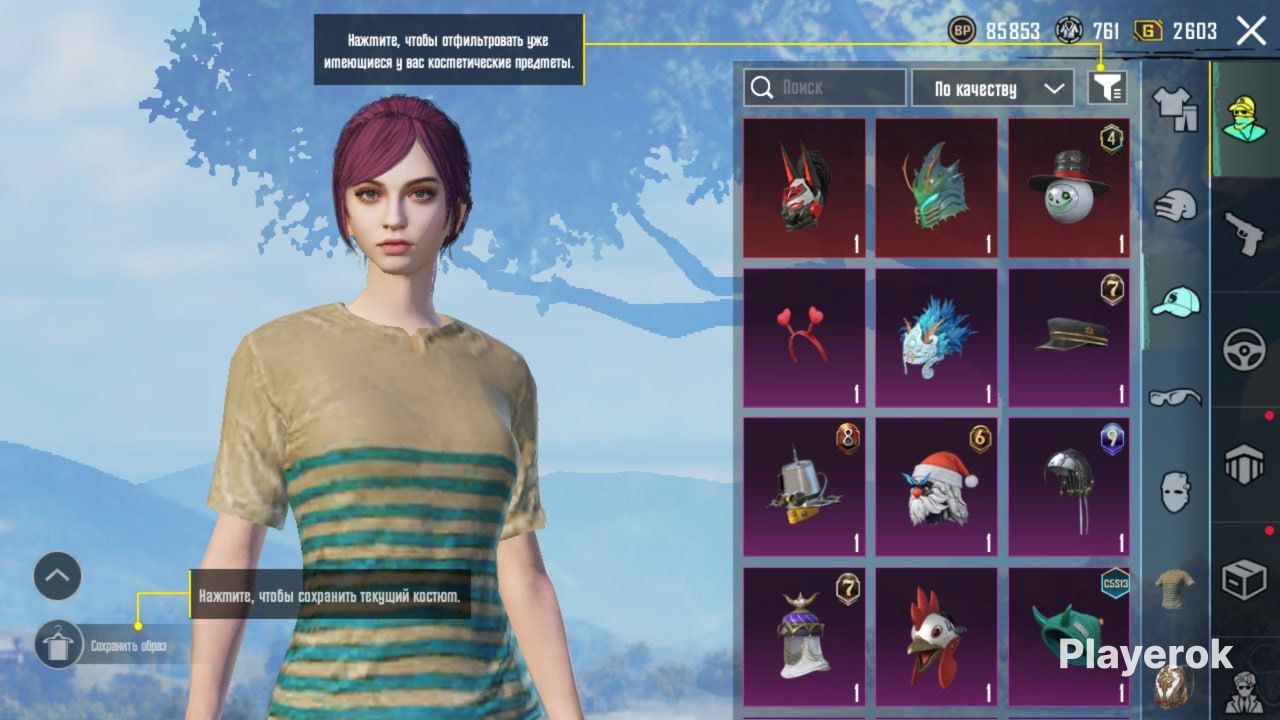Open the По качеству sort dropdown
The image size is (1280, 720).
(x=992, y=88)
